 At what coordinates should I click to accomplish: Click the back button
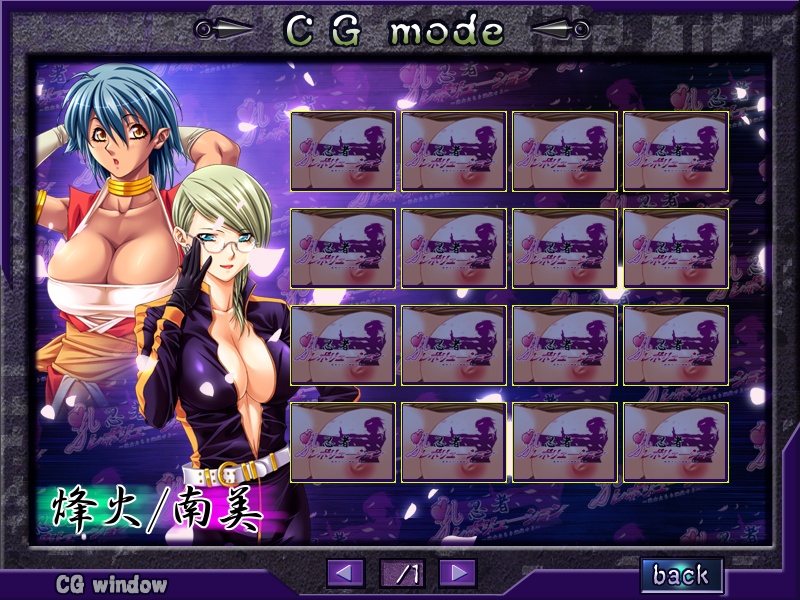click(x=681, y=574)
